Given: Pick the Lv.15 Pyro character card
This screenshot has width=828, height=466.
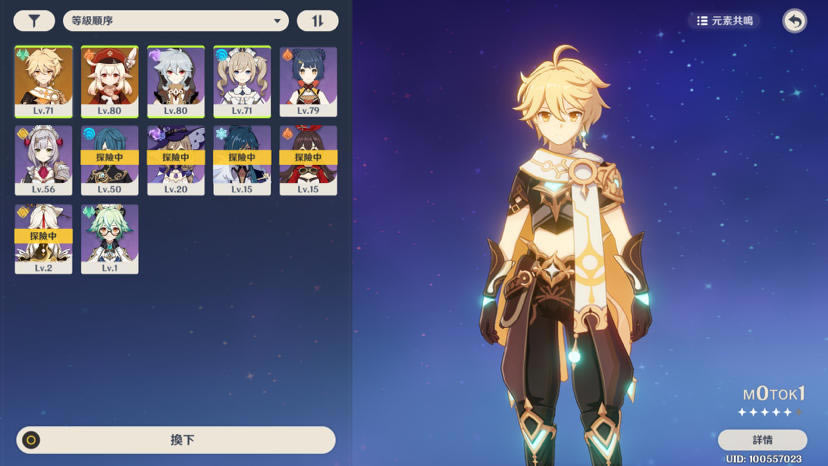Looking at the screenshot, I should click(308, 160).
